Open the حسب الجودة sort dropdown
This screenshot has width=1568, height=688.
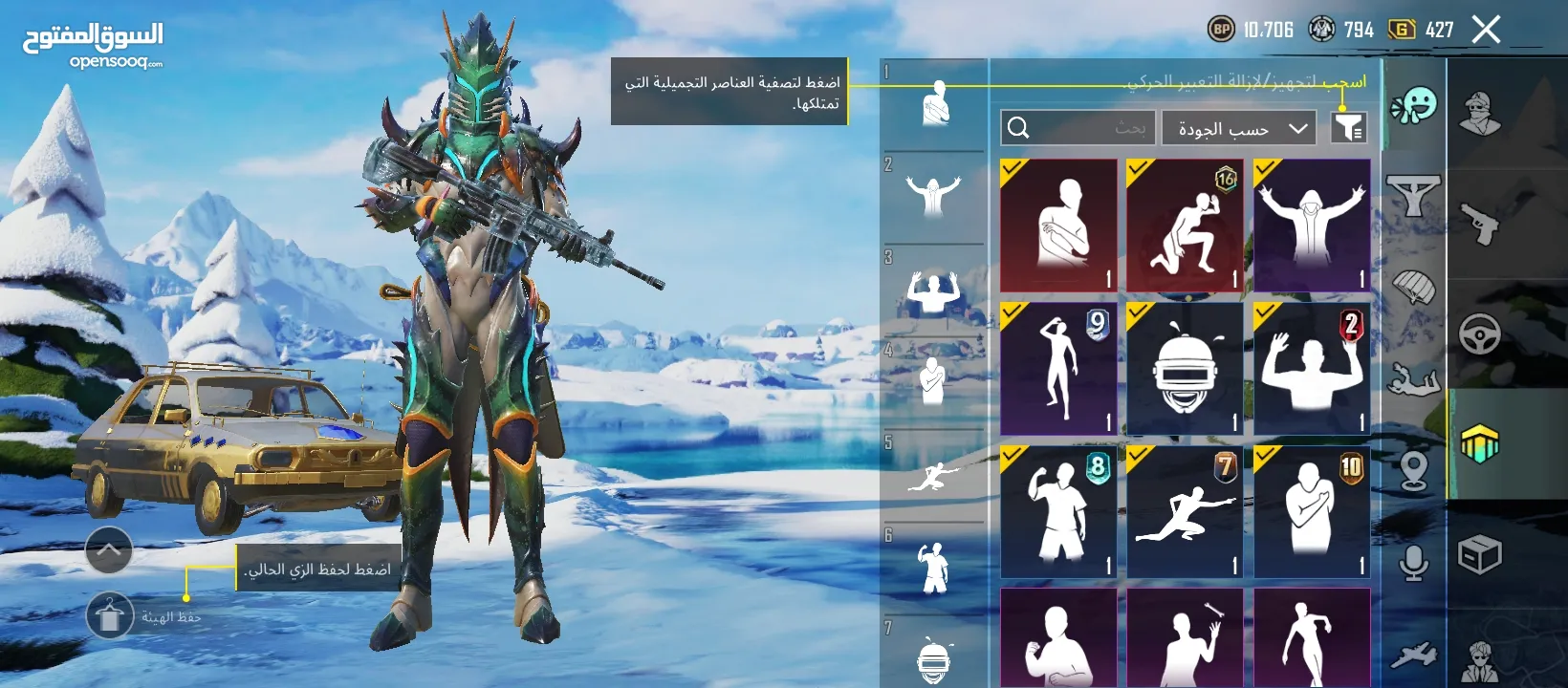(1238, 127)
